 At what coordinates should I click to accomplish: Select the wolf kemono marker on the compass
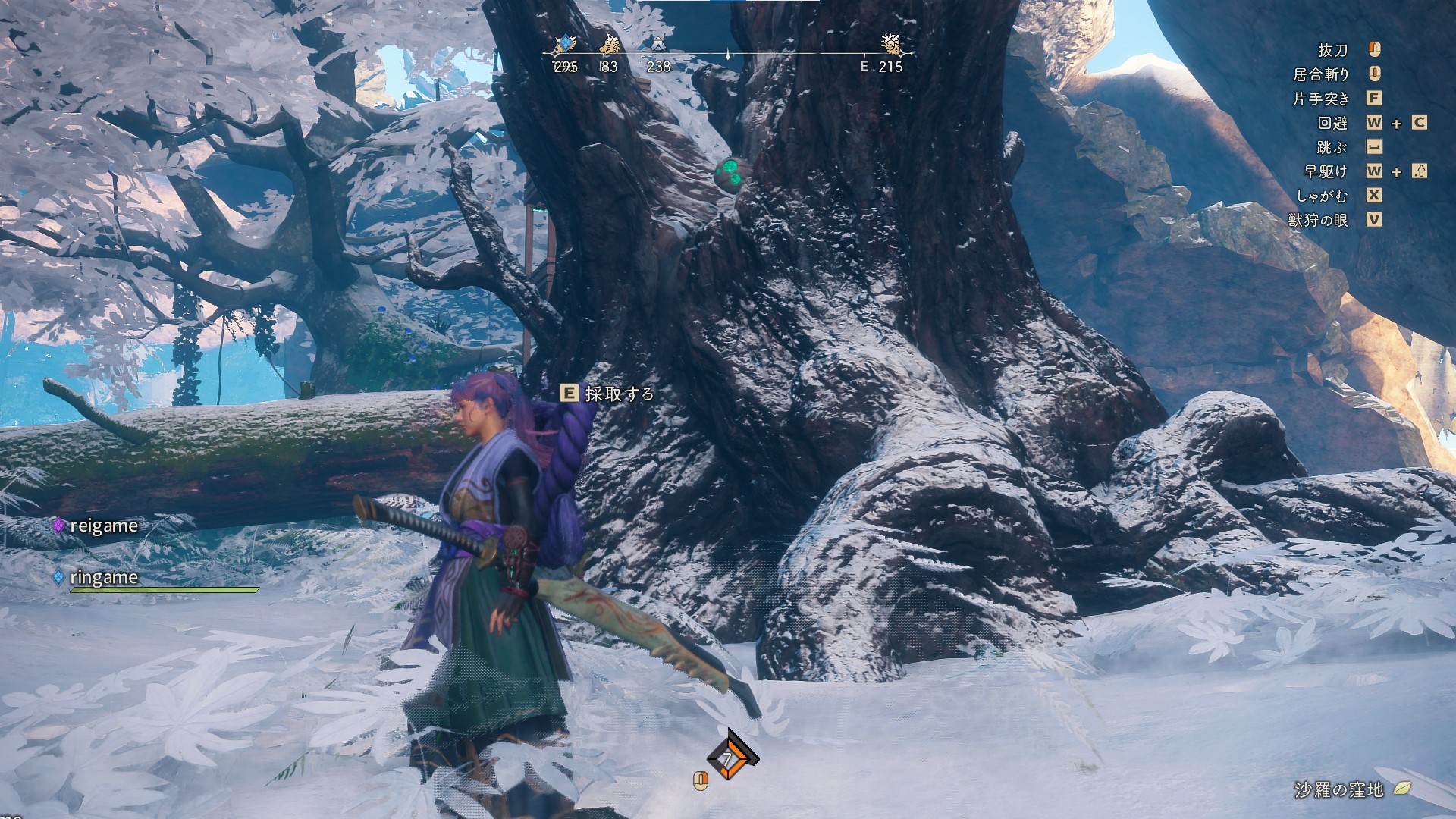click(x=610, y=45)
